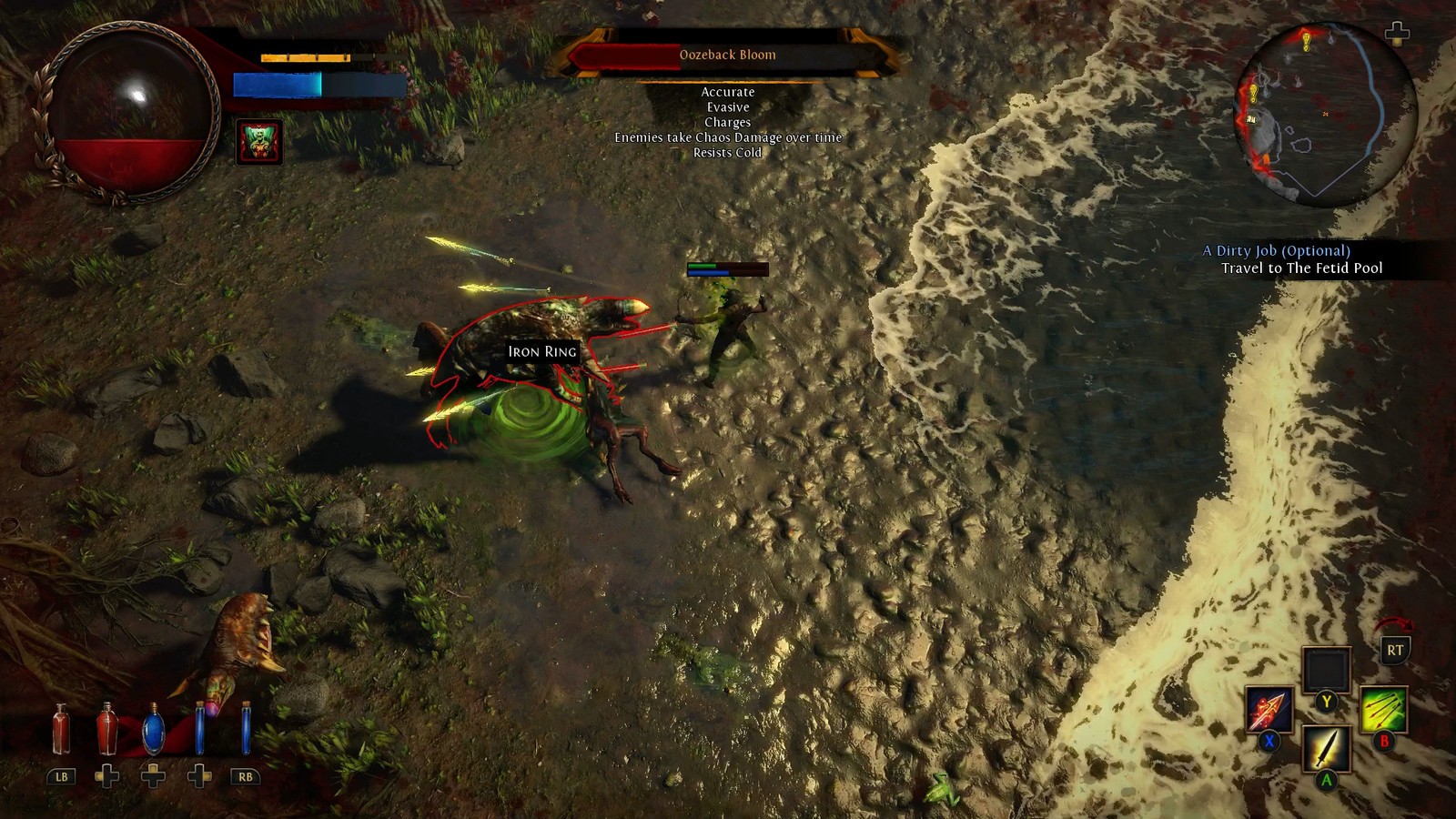Use the rectangular red life flask
1456x819 pixels.
tap(61, 729)
